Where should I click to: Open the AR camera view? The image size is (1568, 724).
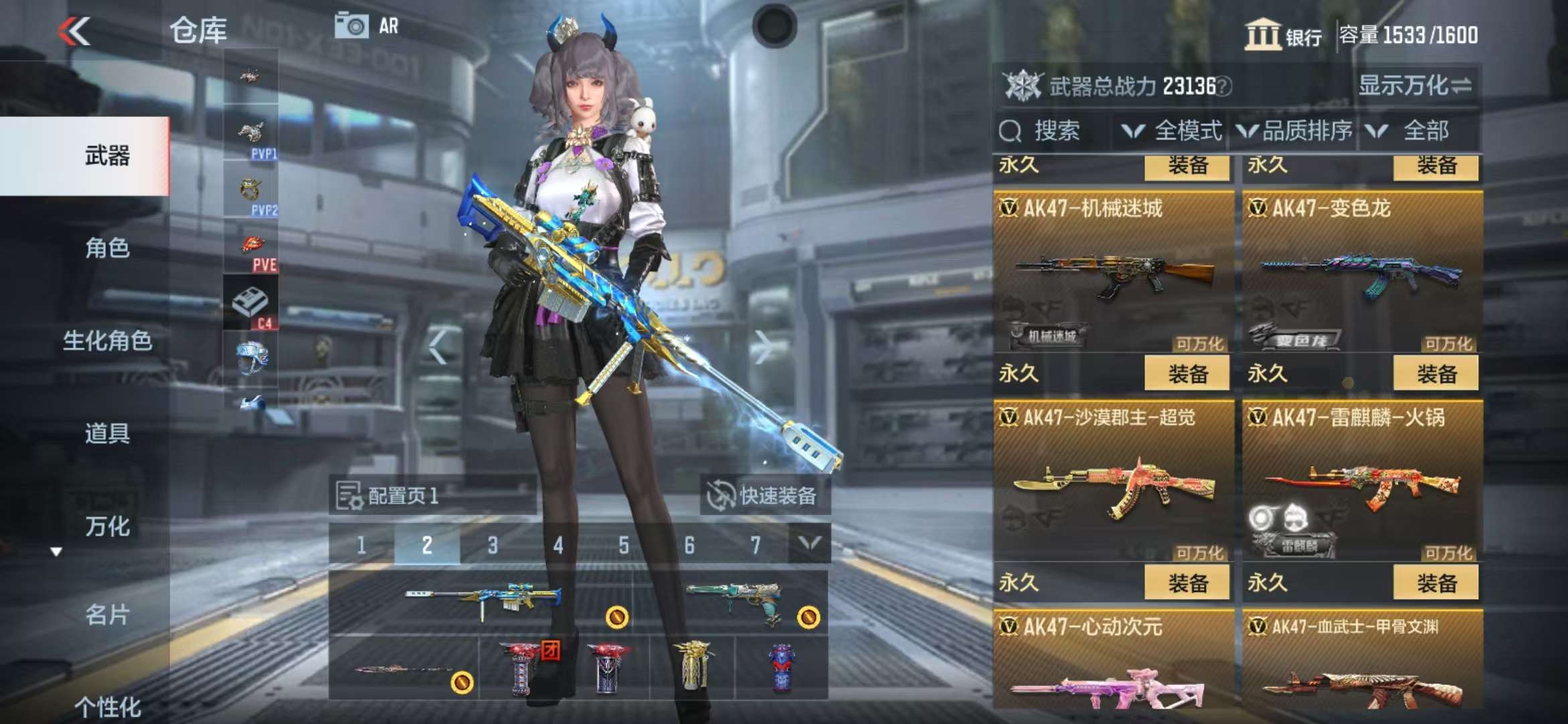[x=367, y=26]
